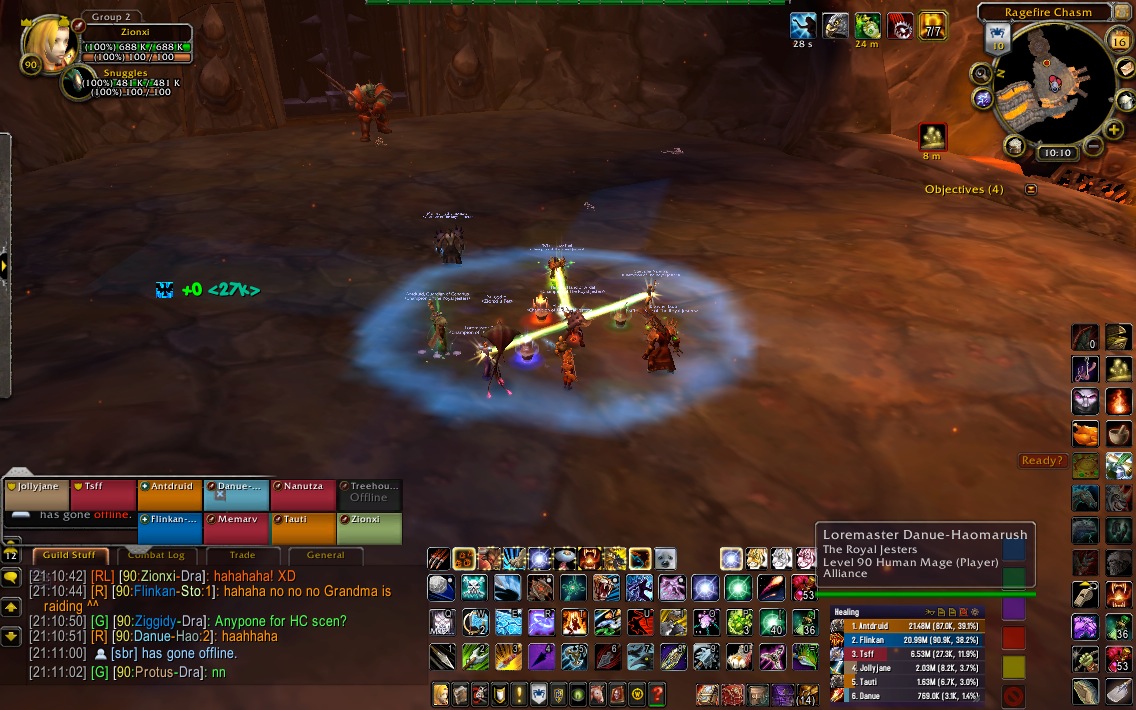The height and width of the screenshot is (710, 1136).
Task: Open the calendar button showing 16
Action: (1119, 40)
